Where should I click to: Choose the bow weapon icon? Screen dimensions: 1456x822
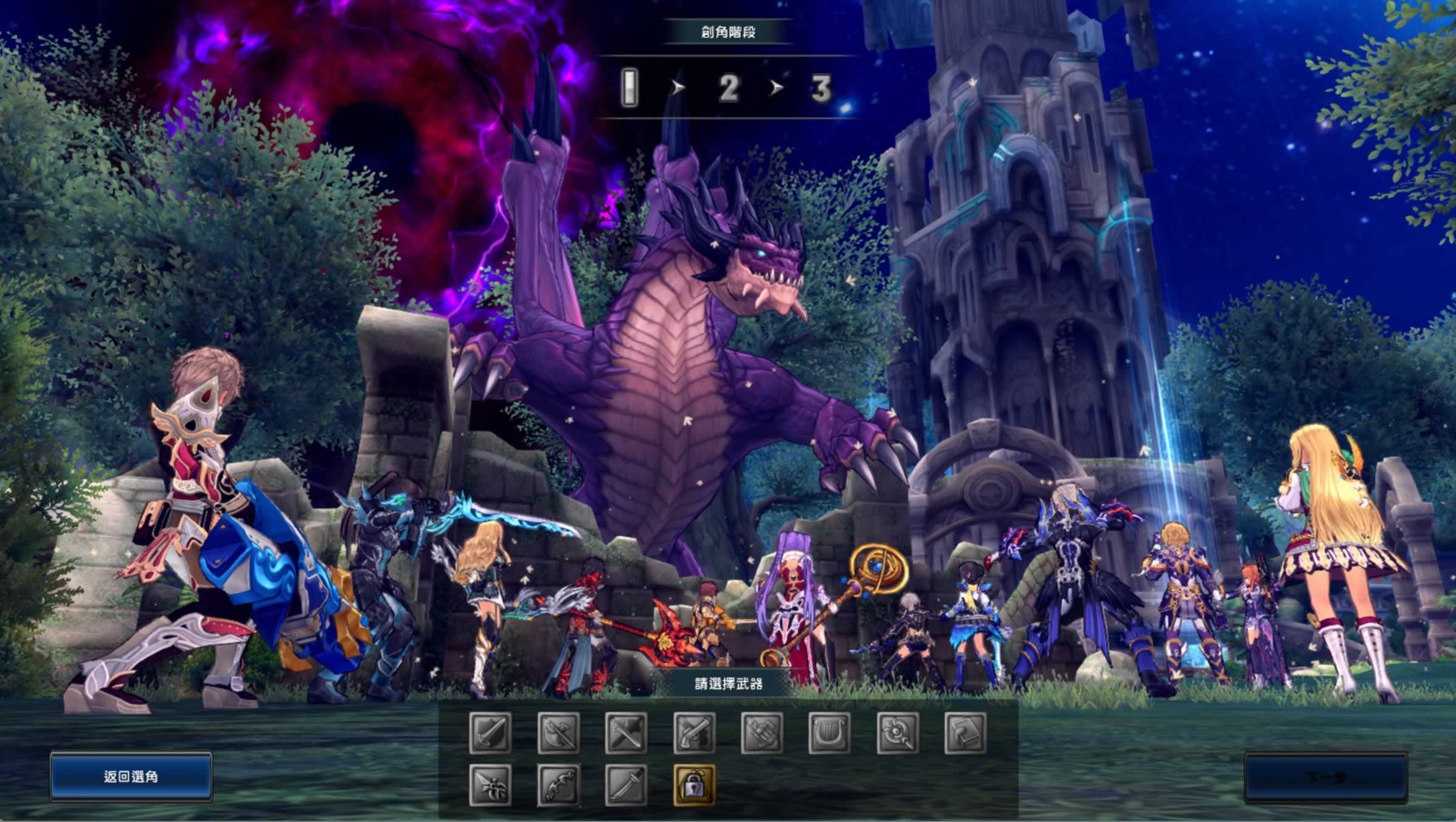point(558,785)
